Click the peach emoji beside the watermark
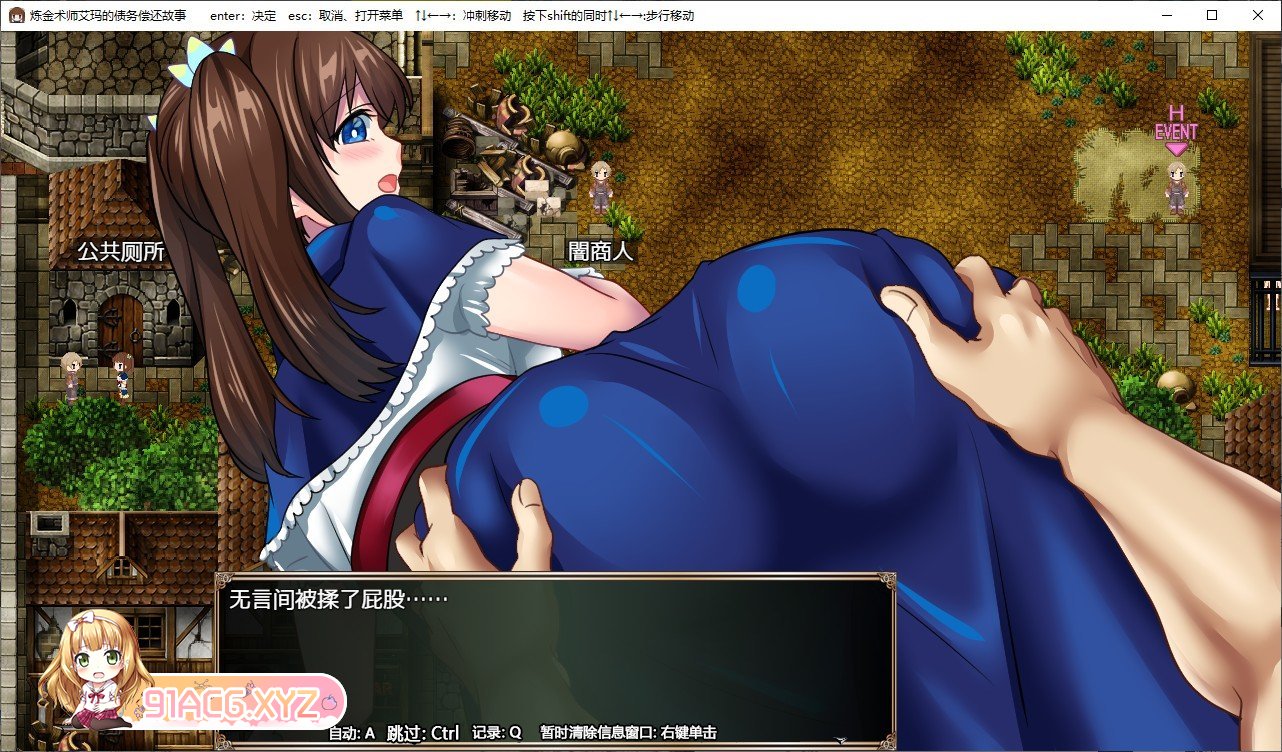 click(327, 702)
